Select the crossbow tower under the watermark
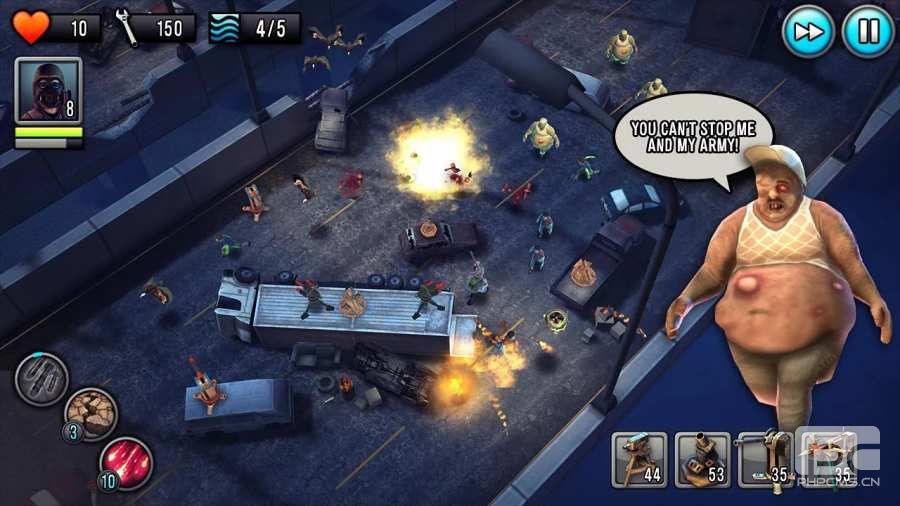 coord(827,459)
